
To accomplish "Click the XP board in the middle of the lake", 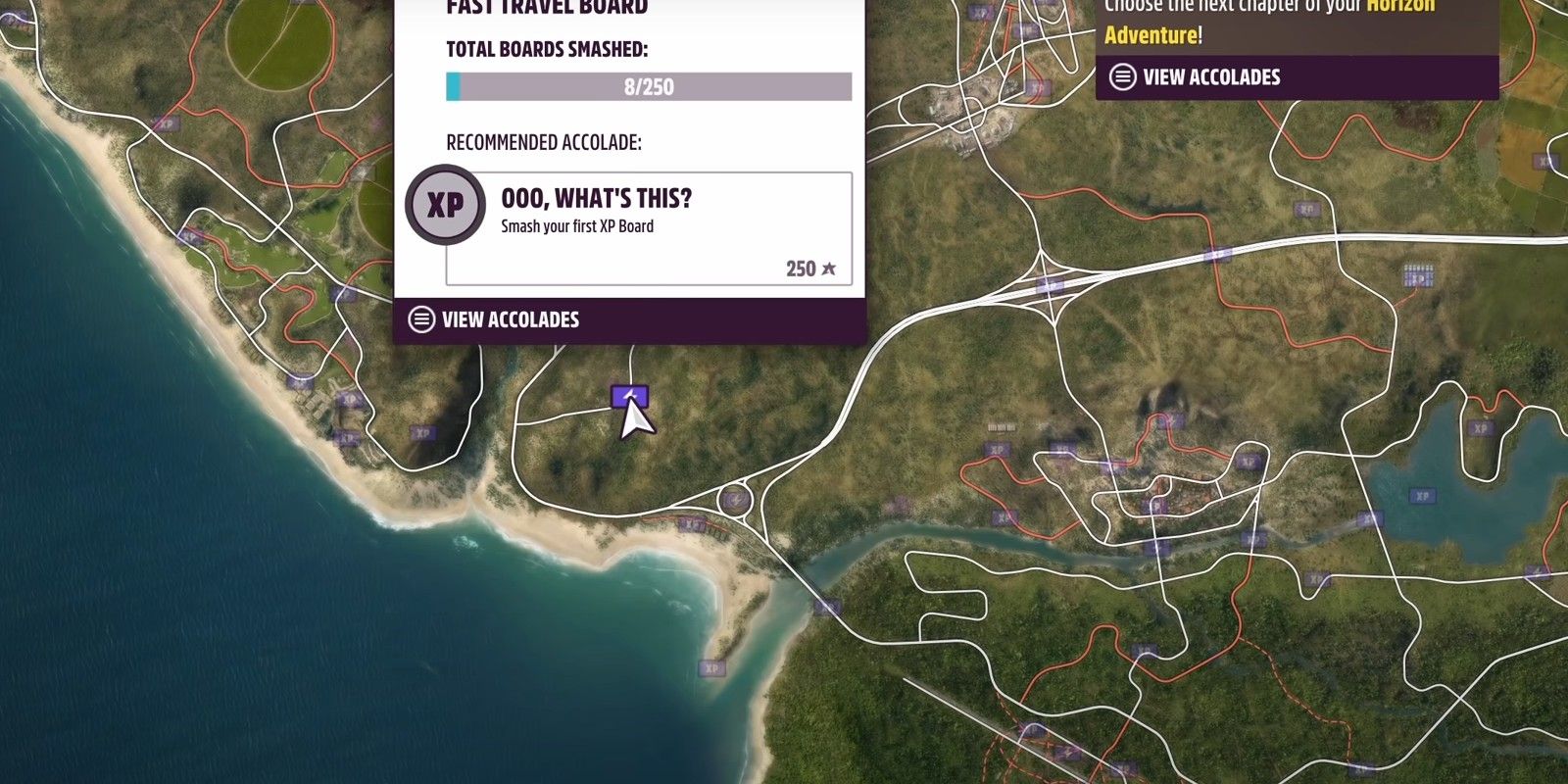I will coord(1423,497).
